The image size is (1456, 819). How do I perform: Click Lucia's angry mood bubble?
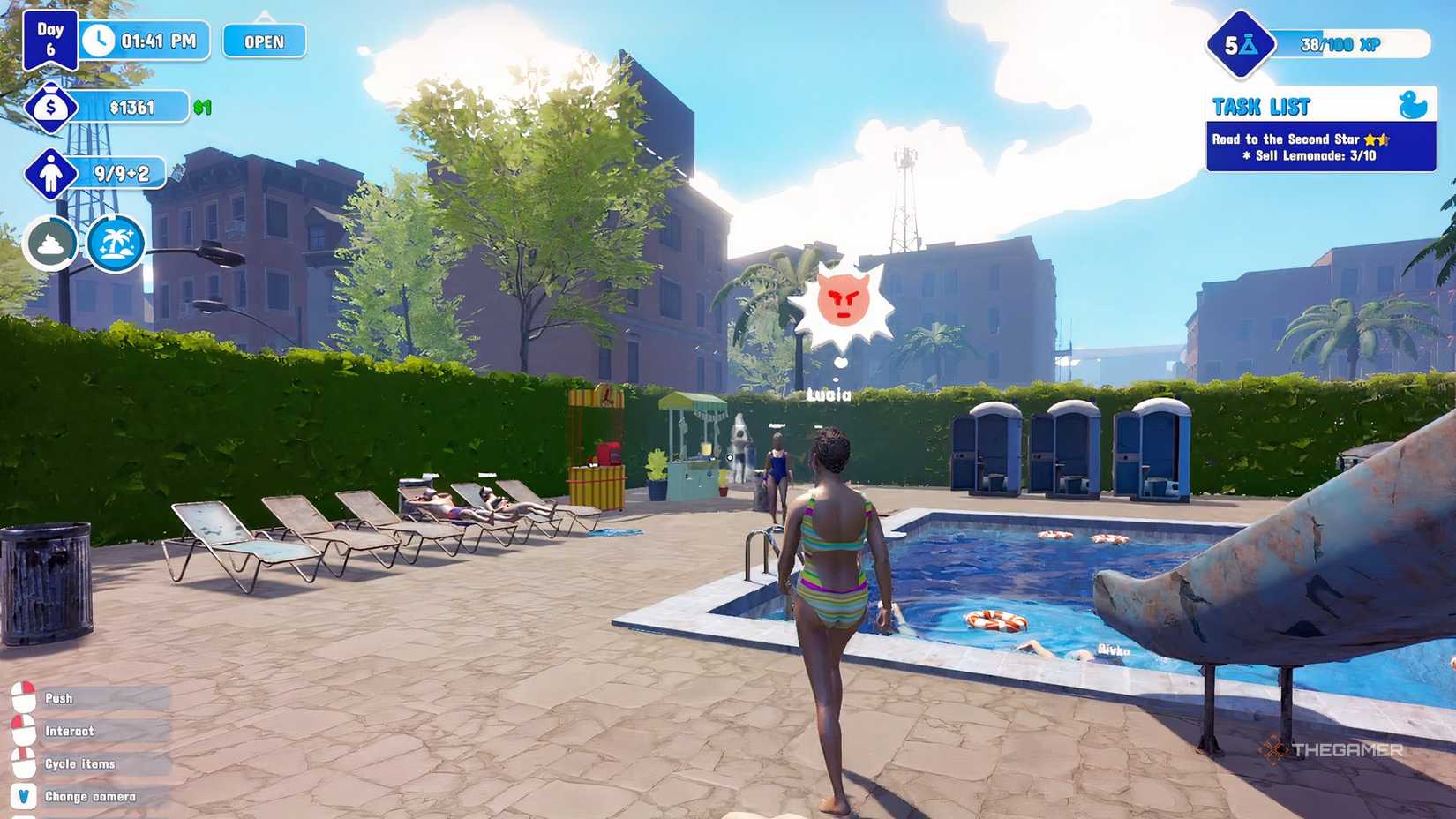(843, 300)
